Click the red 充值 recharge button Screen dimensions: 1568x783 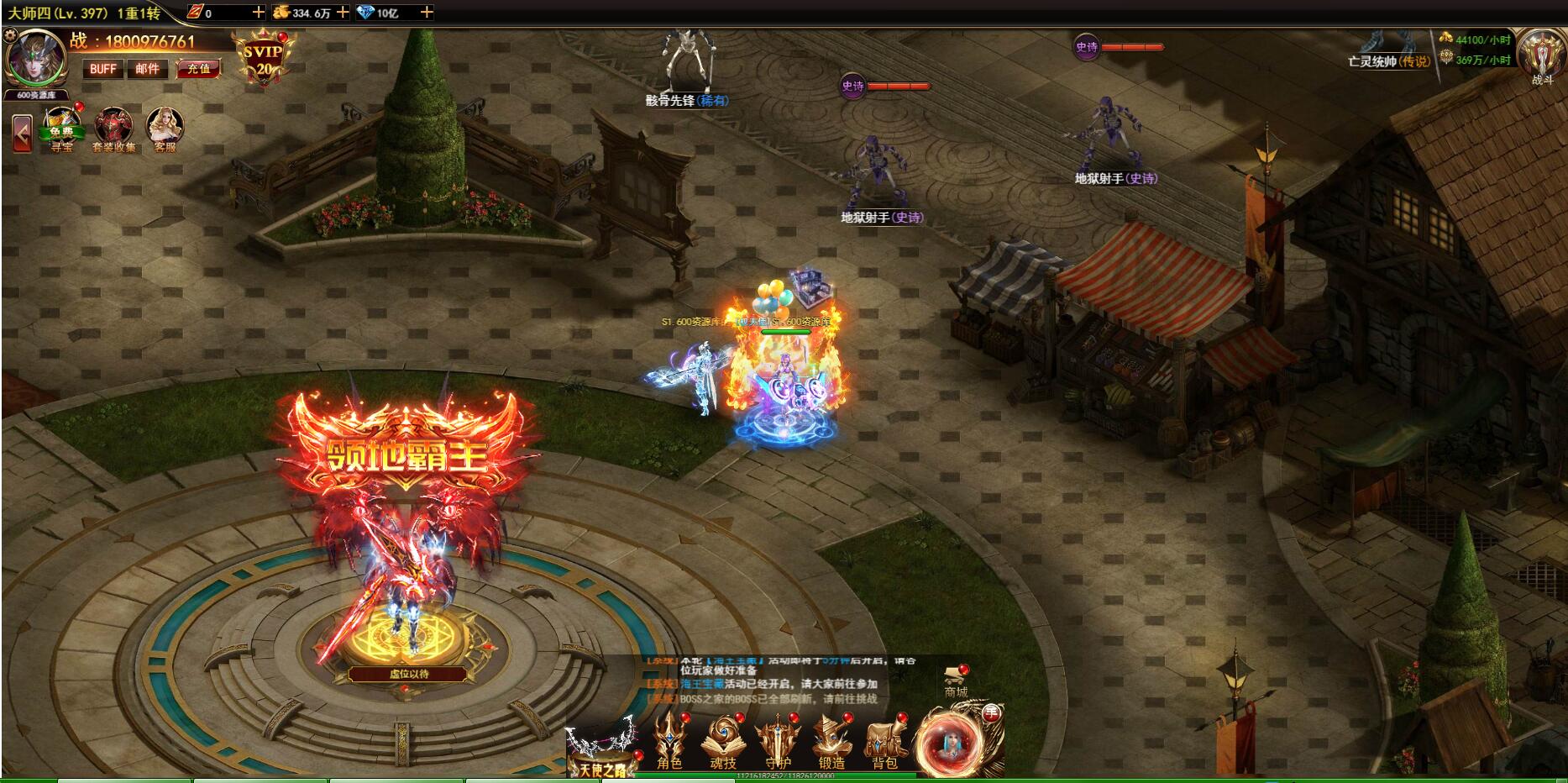(199, 69)
